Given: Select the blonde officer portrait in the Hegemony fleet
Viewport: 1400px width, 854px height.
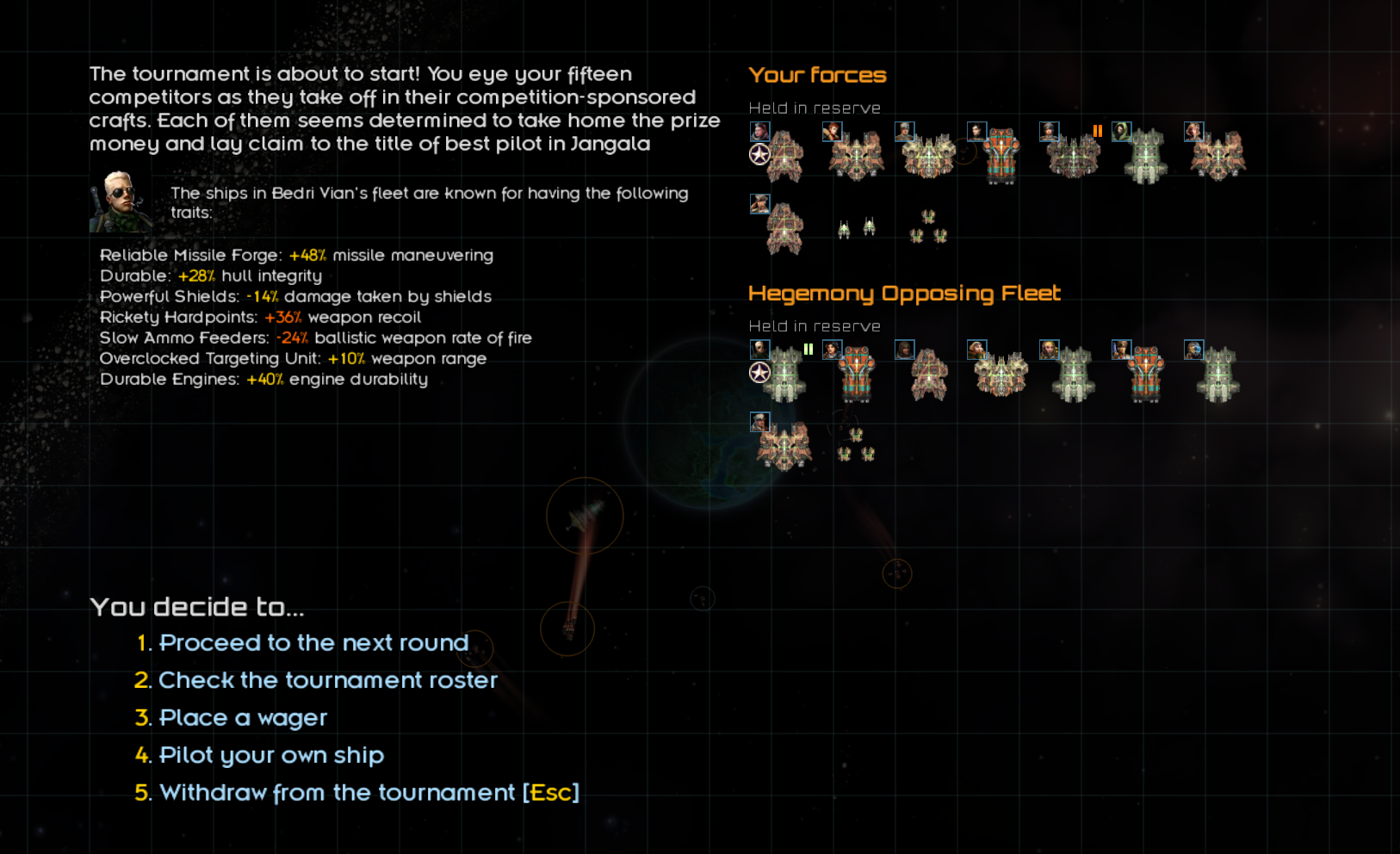Looking at the screenshot, I should coord(1049,350).
